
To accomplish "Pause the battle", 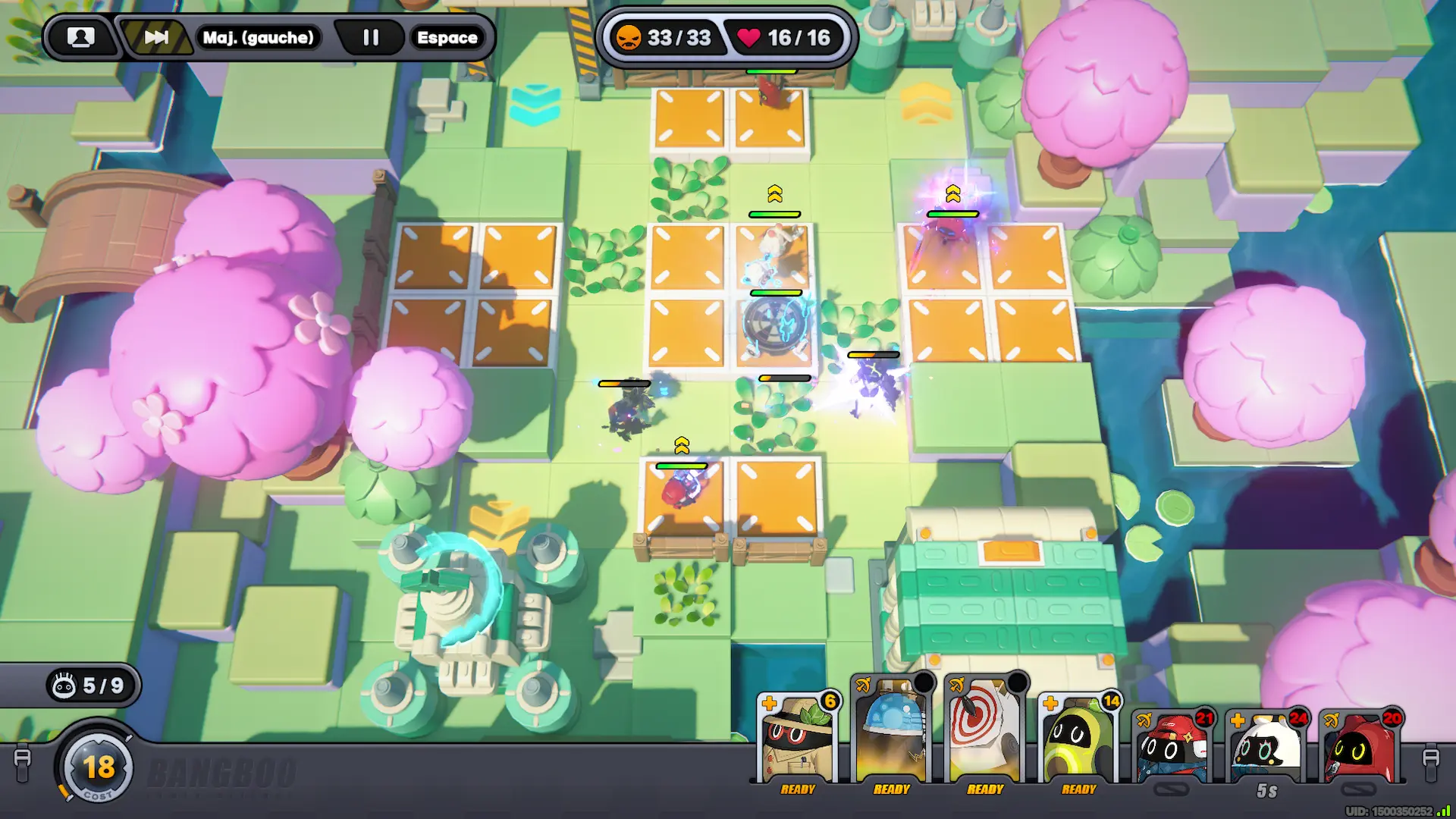I will 370,37.
